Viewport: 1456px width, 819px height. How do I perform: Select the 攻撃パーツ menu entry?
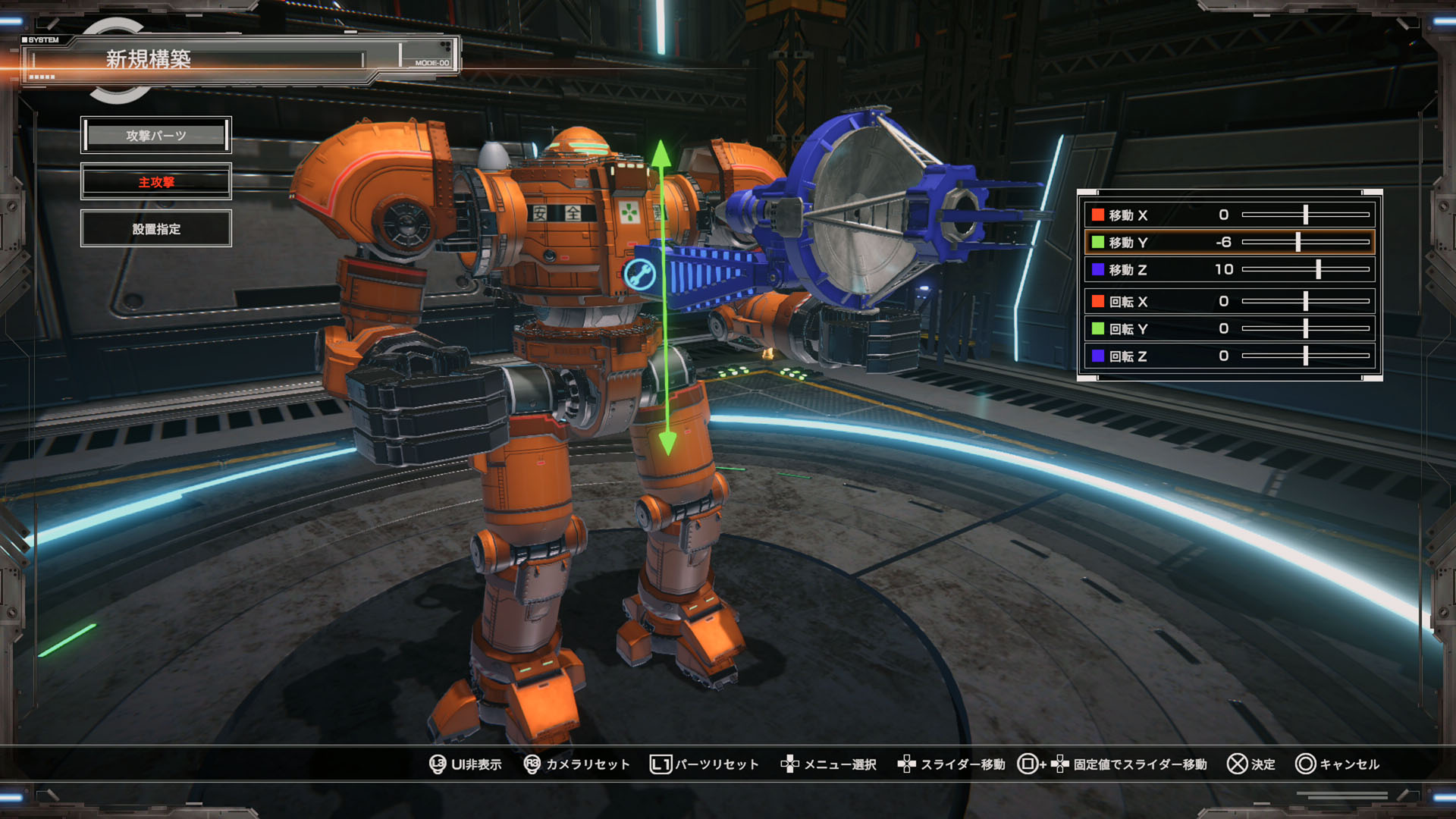click(x=156, y=136)
